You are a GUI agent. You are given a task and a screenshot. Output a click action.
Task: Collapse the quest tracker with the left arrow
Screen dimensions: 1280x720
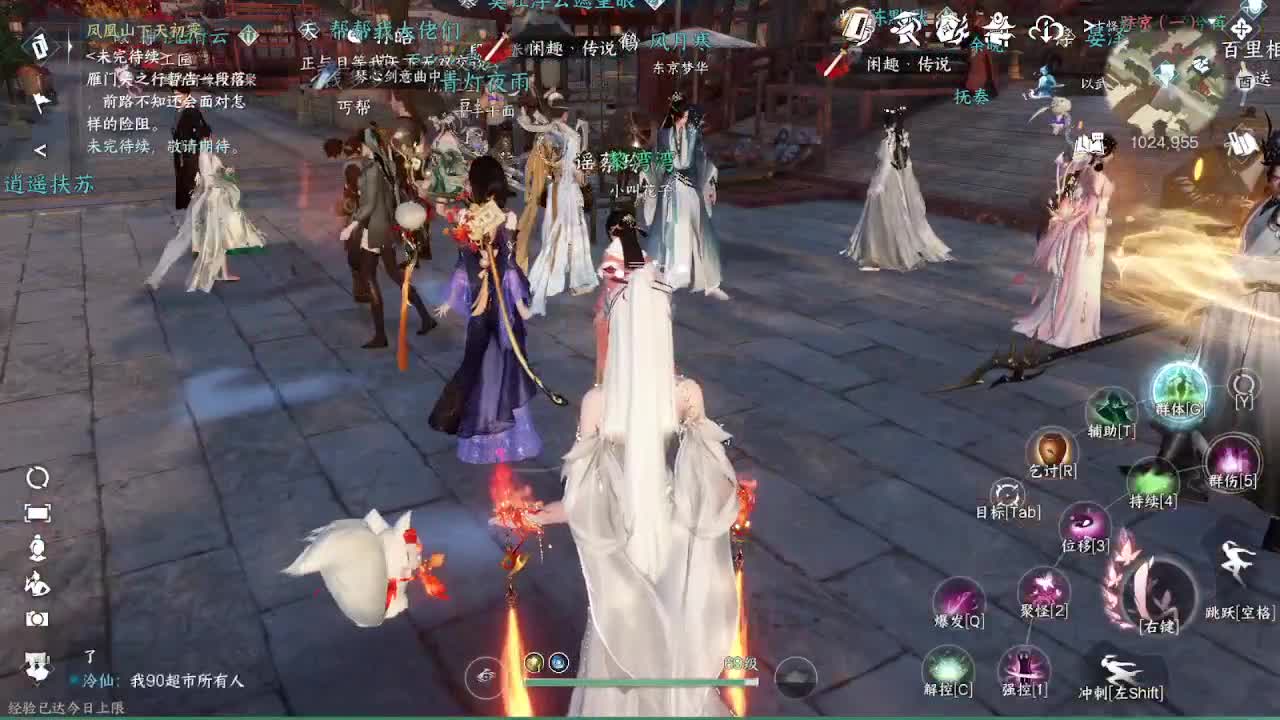(x=42, y=150)
